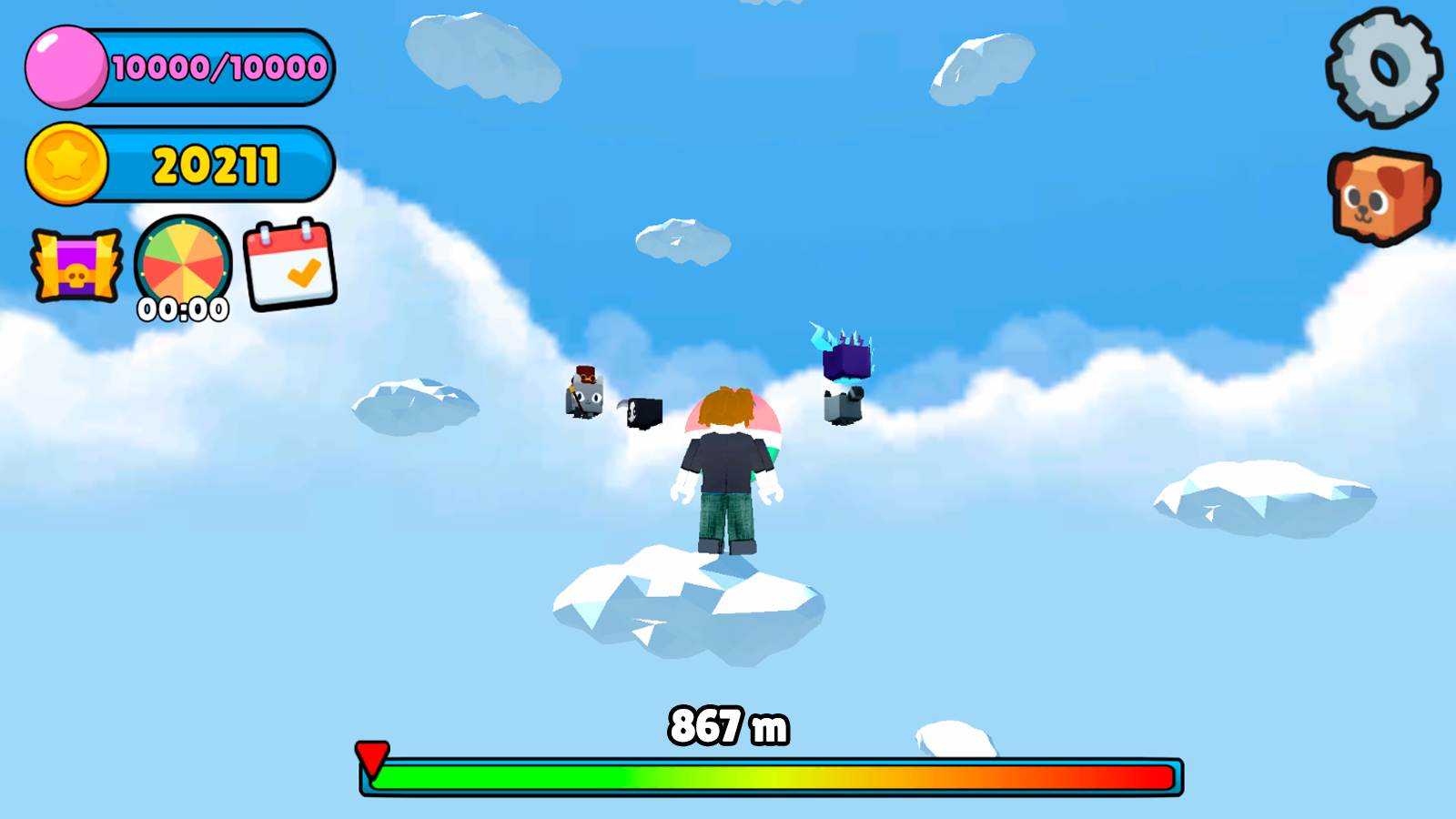Open the prize chest rewards

tap(77, 266)
